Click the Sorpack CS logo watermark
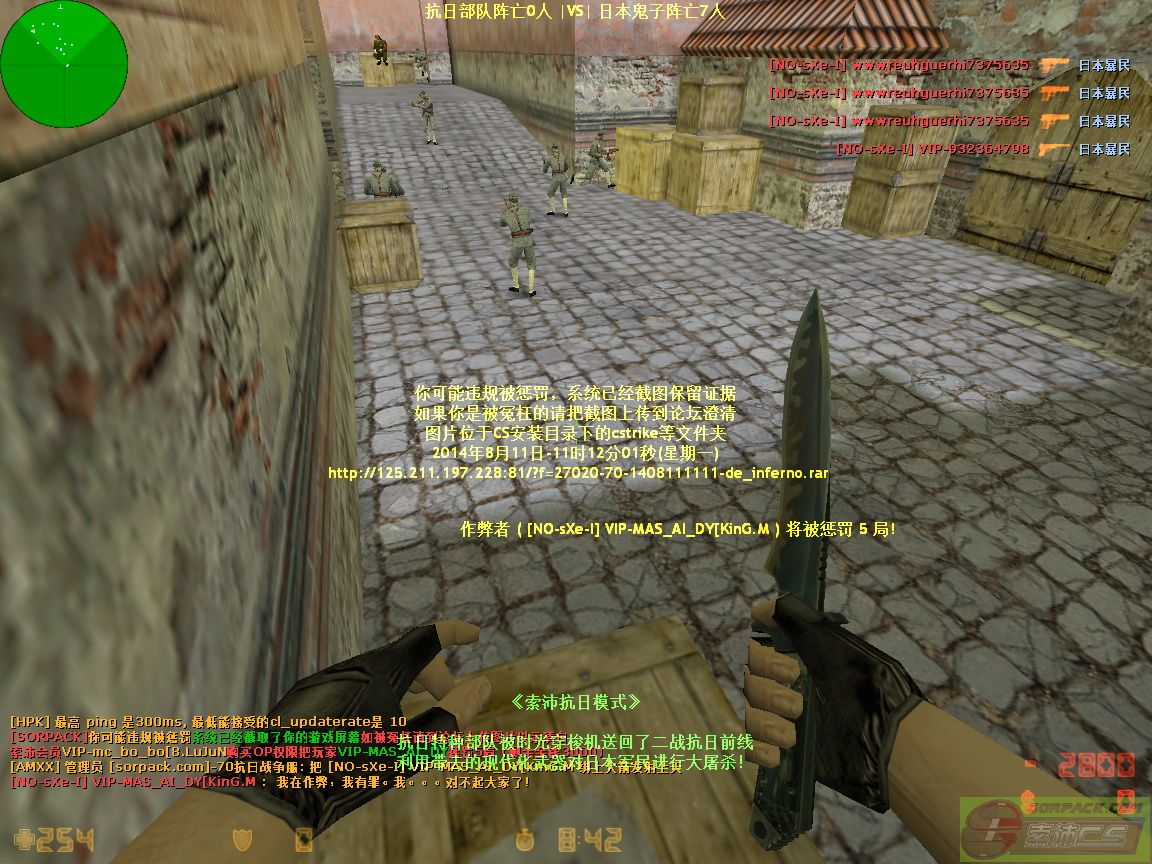1152x864 pixels. pyautogui.click(x=1053, y=826)
